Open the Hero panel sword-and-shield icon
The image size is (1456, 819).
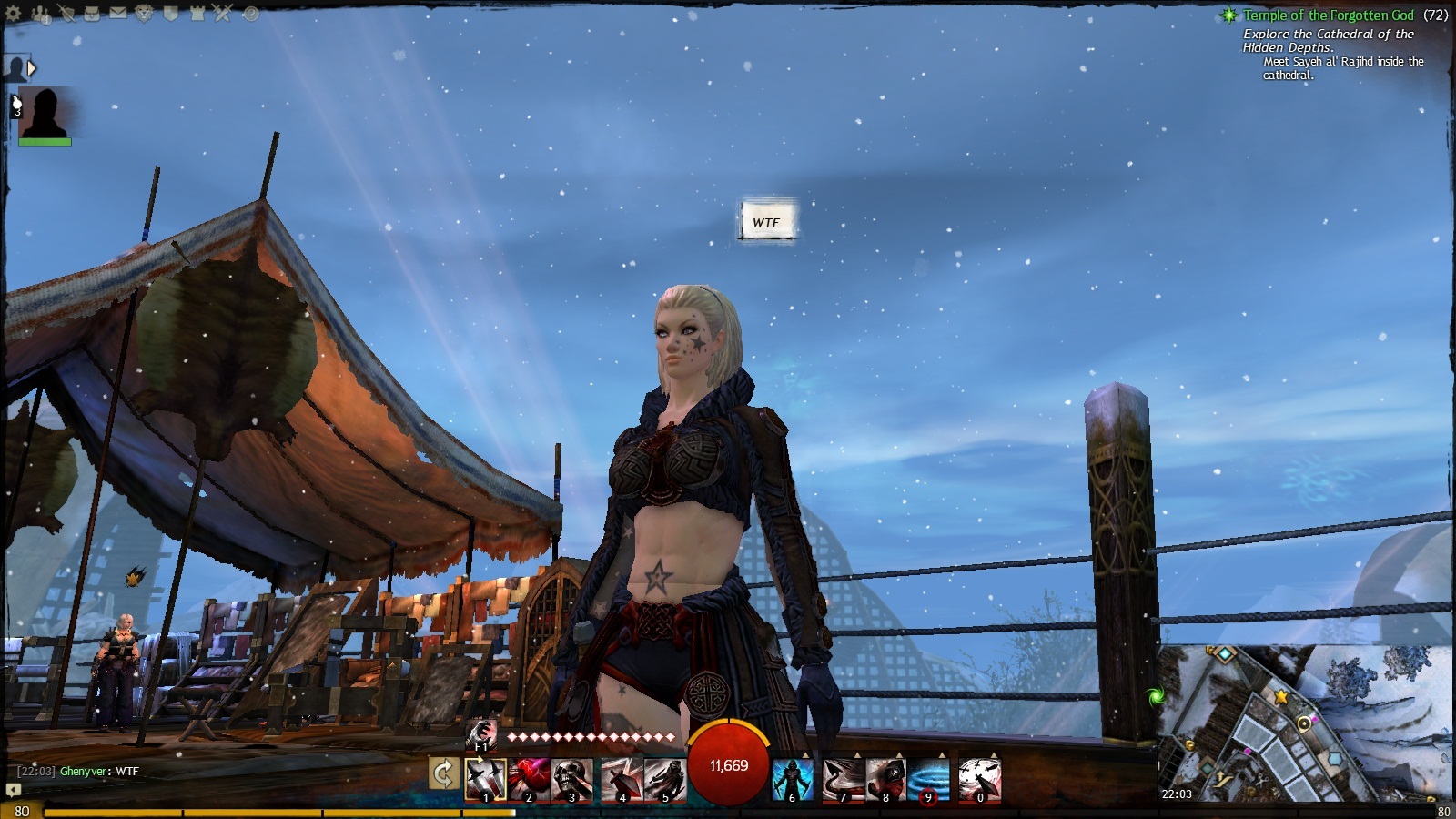(x=66, y=14)
